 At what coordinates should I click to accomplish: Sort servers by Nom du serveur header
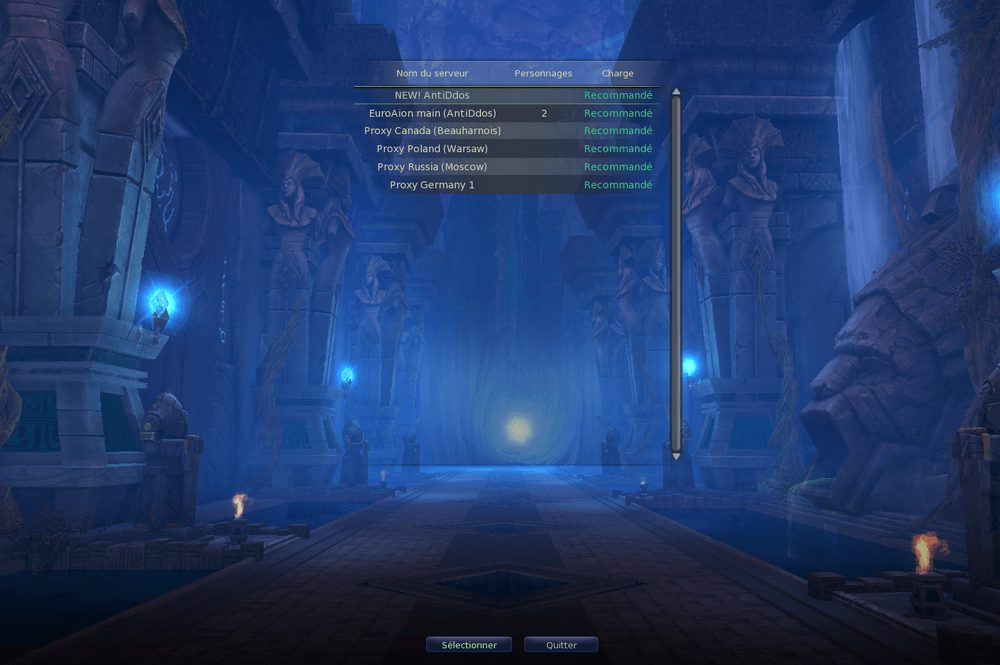pyautogui.click(x=432, y=73)
